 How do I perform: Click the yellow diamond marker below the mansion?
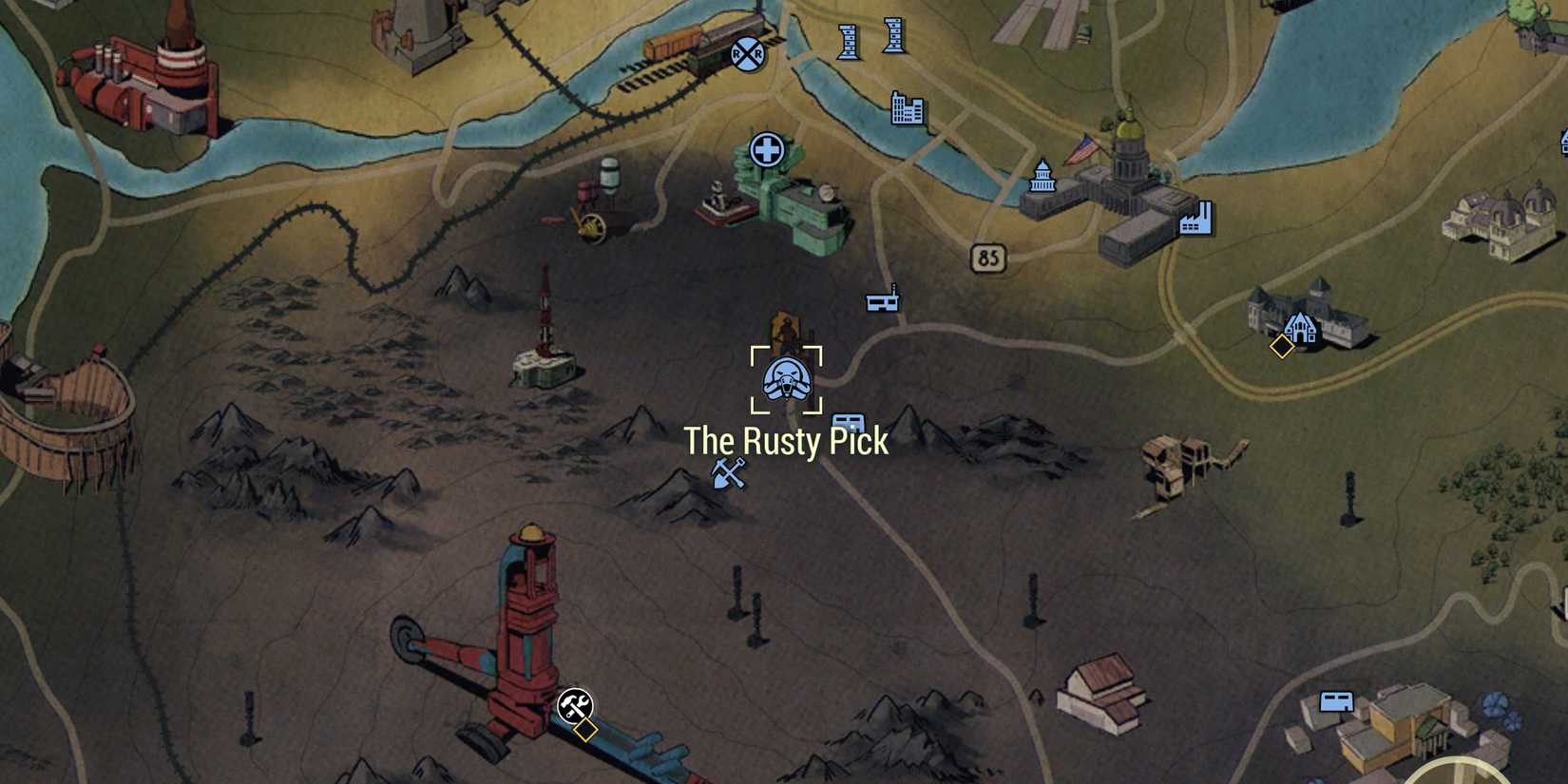coord(1283,349)
